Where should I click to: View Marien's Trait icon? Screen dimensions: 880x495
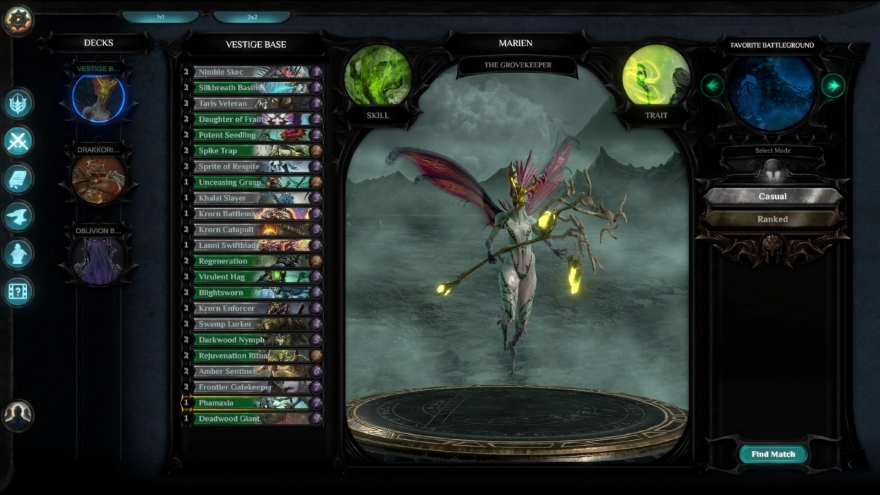[656, 76]
